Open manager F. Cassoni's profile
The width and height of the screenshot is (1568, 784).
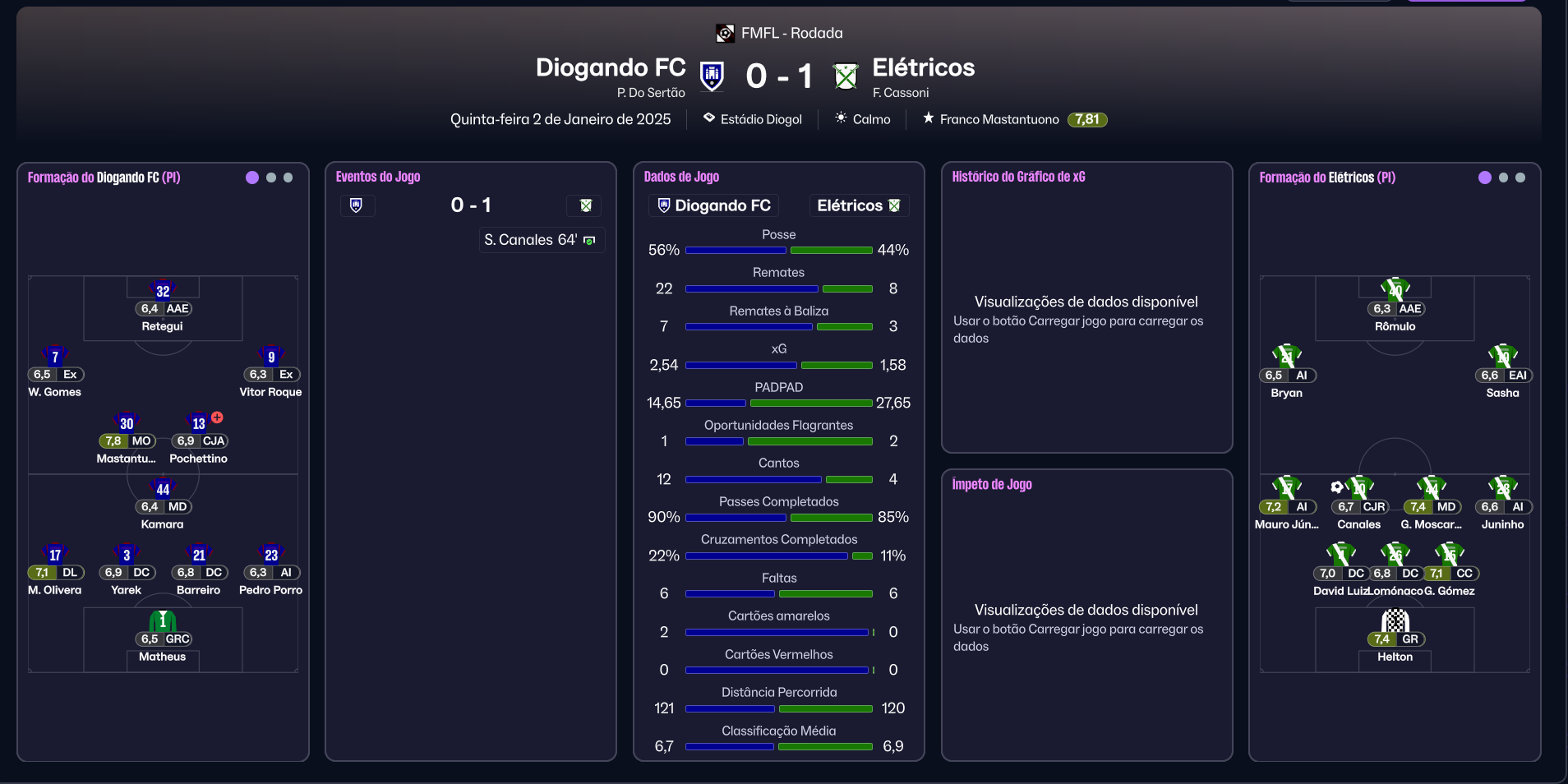(x=900, y=93)
